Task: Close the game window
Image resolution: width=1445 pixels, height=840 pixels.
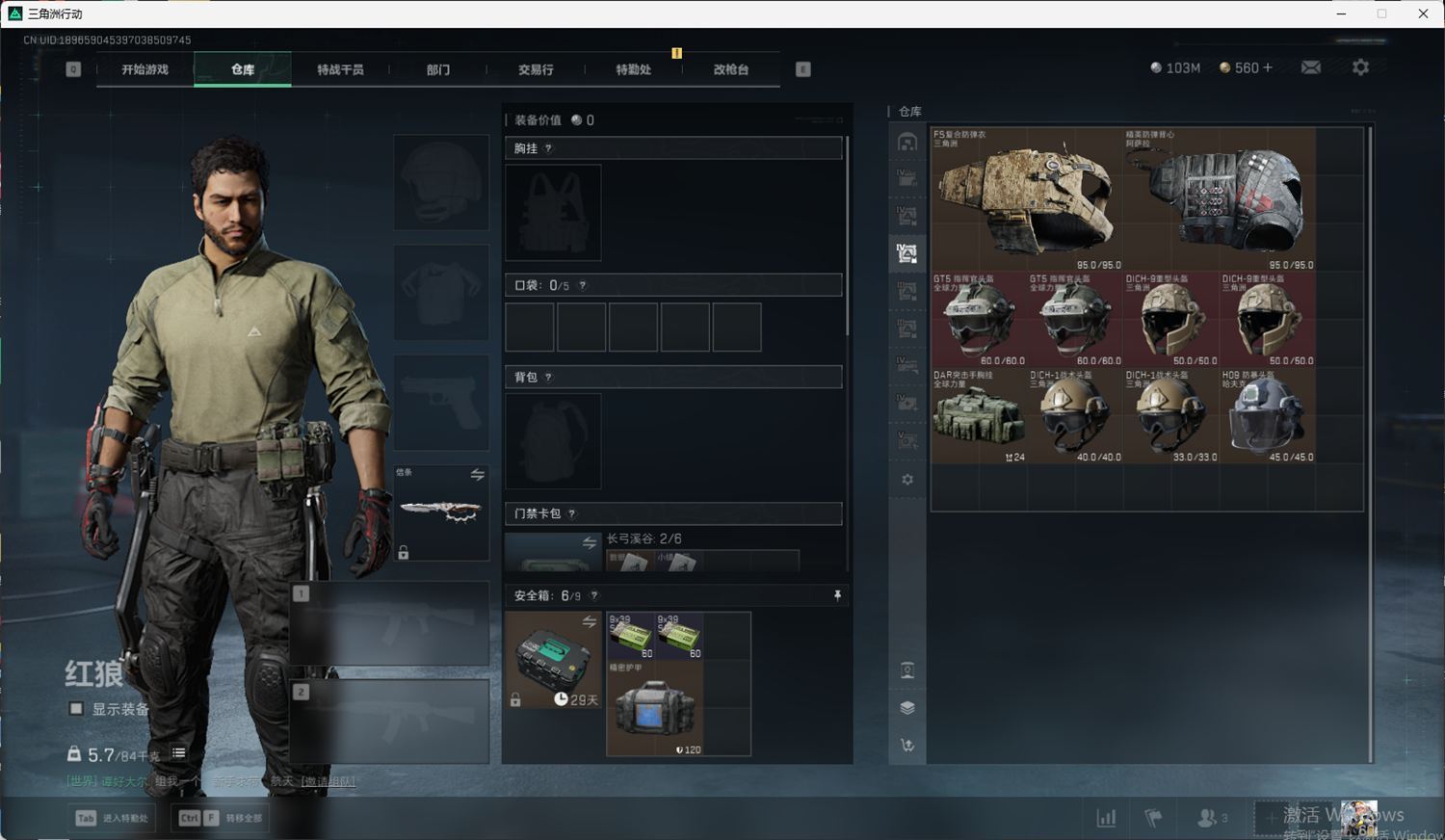Action: tap(1423, 13)
